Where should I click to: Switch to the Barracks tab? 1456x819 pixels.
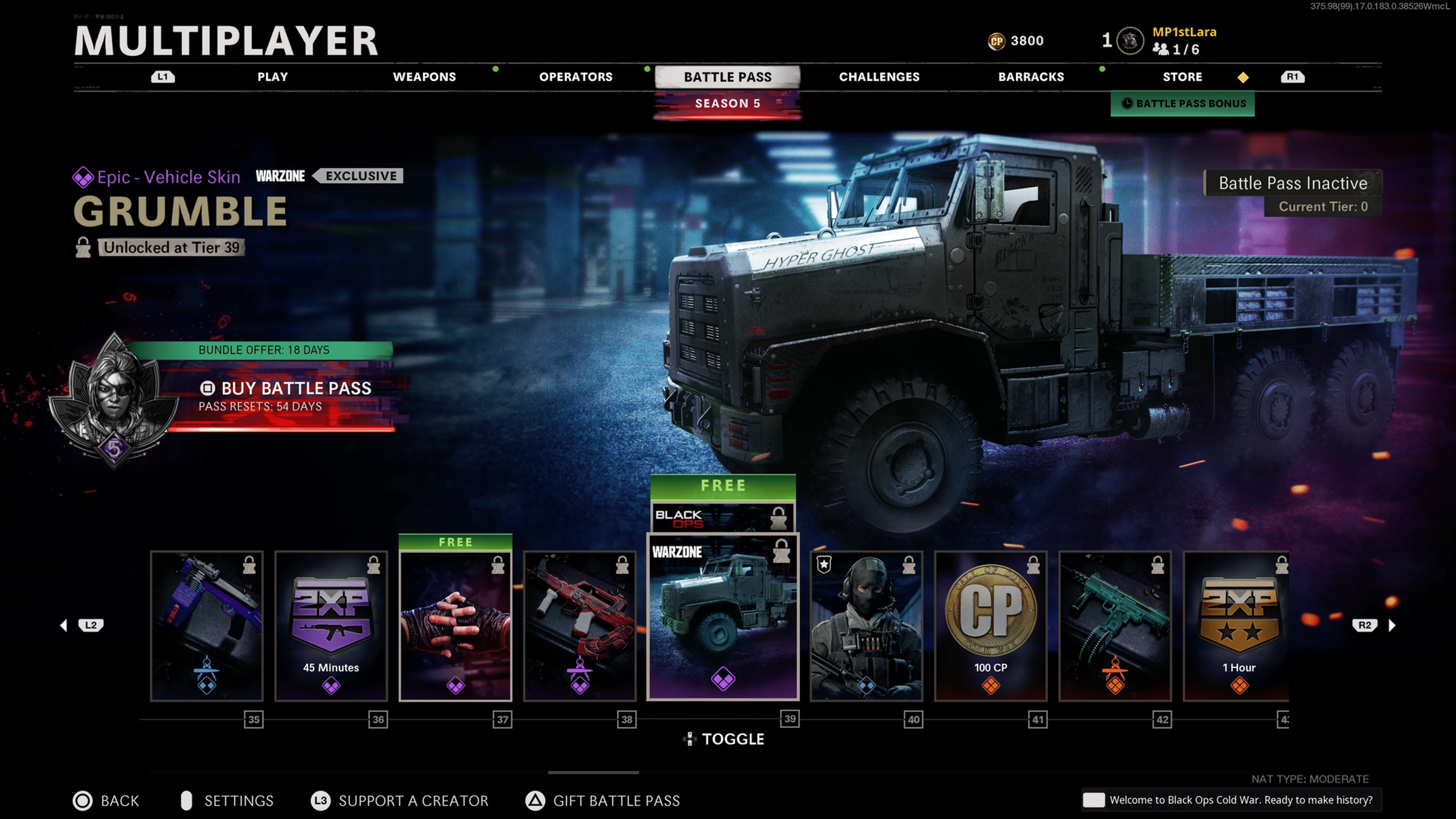pyautogui.click(x=1031, y=77)
